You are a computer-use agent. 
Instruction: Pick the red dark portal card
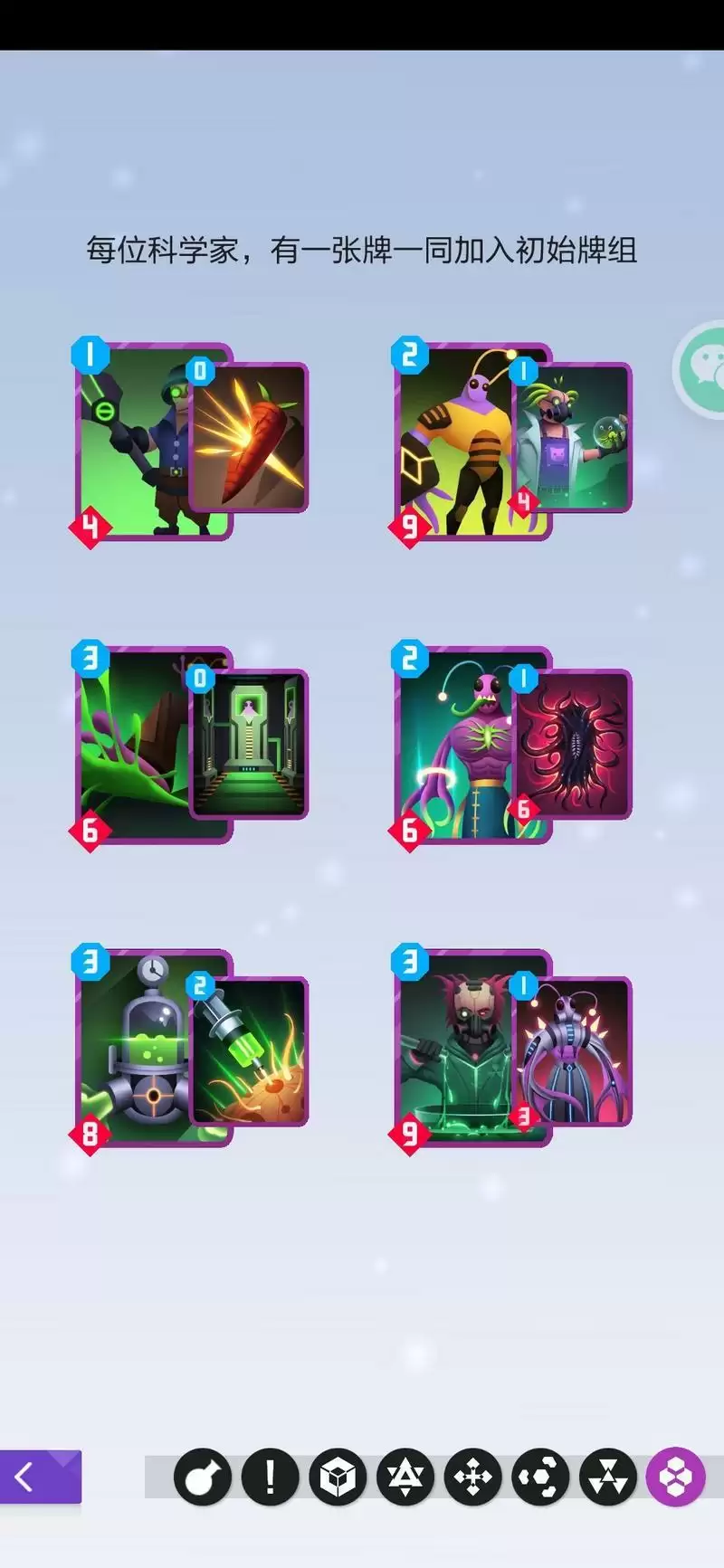pyautogui.click(x=573, y=744)
